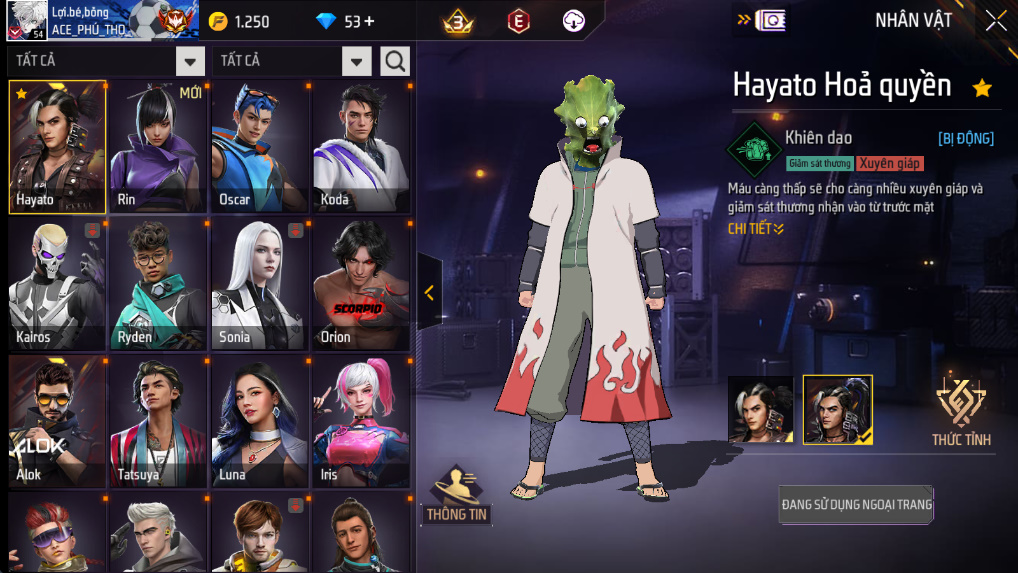The height and width of the screenshot is (573, 1018).
Task: Choose the Tatsuya character card
Action: point(158,422)
